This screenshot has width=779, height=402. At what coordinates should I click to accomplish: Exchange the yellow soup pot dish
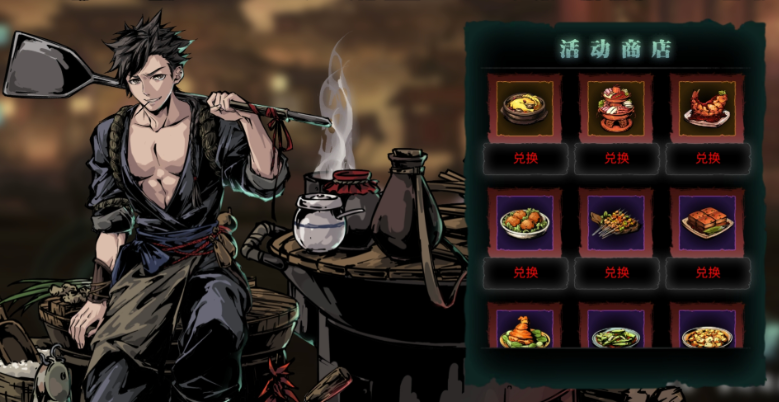[525, 158]
